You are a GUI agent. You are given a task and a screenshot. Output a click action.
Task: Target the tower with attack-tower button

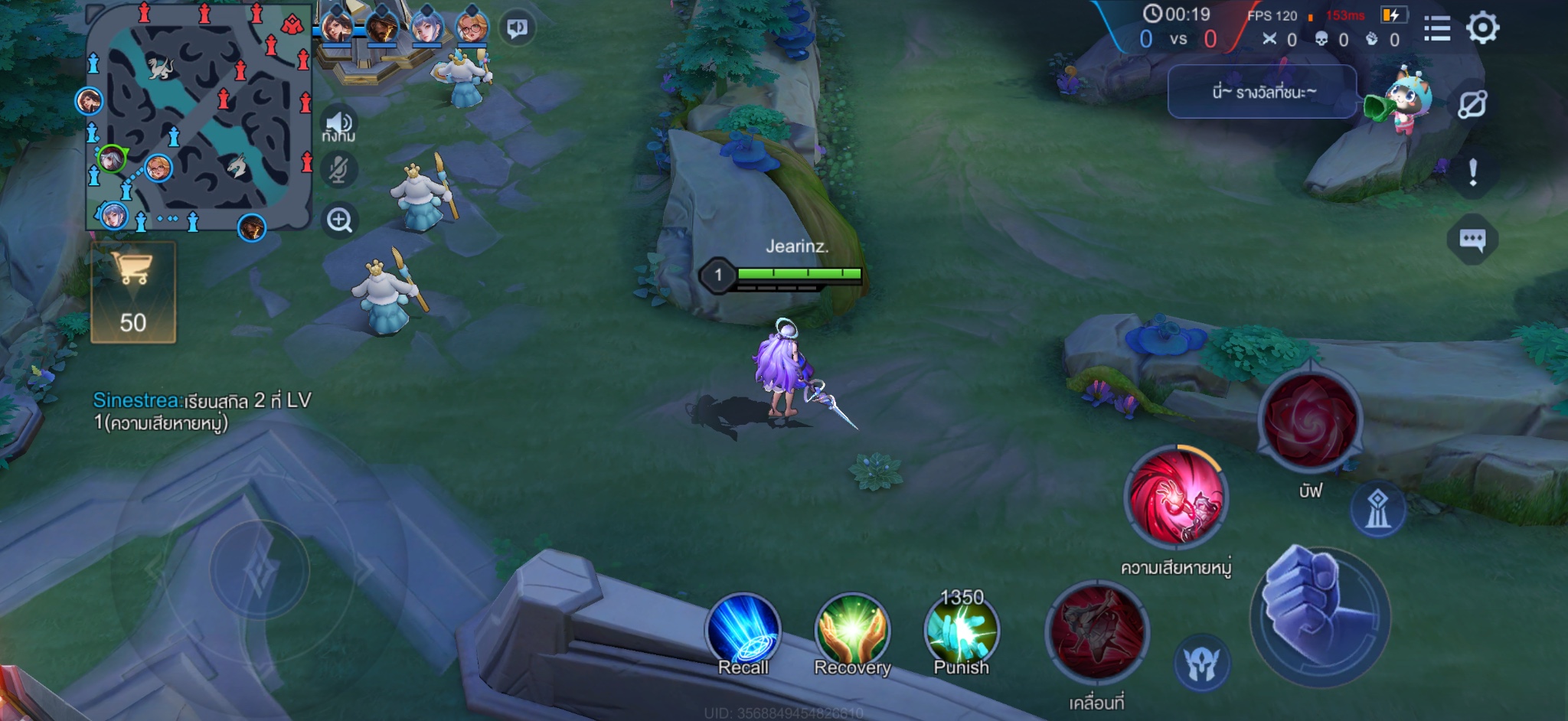click(1377, 509)
